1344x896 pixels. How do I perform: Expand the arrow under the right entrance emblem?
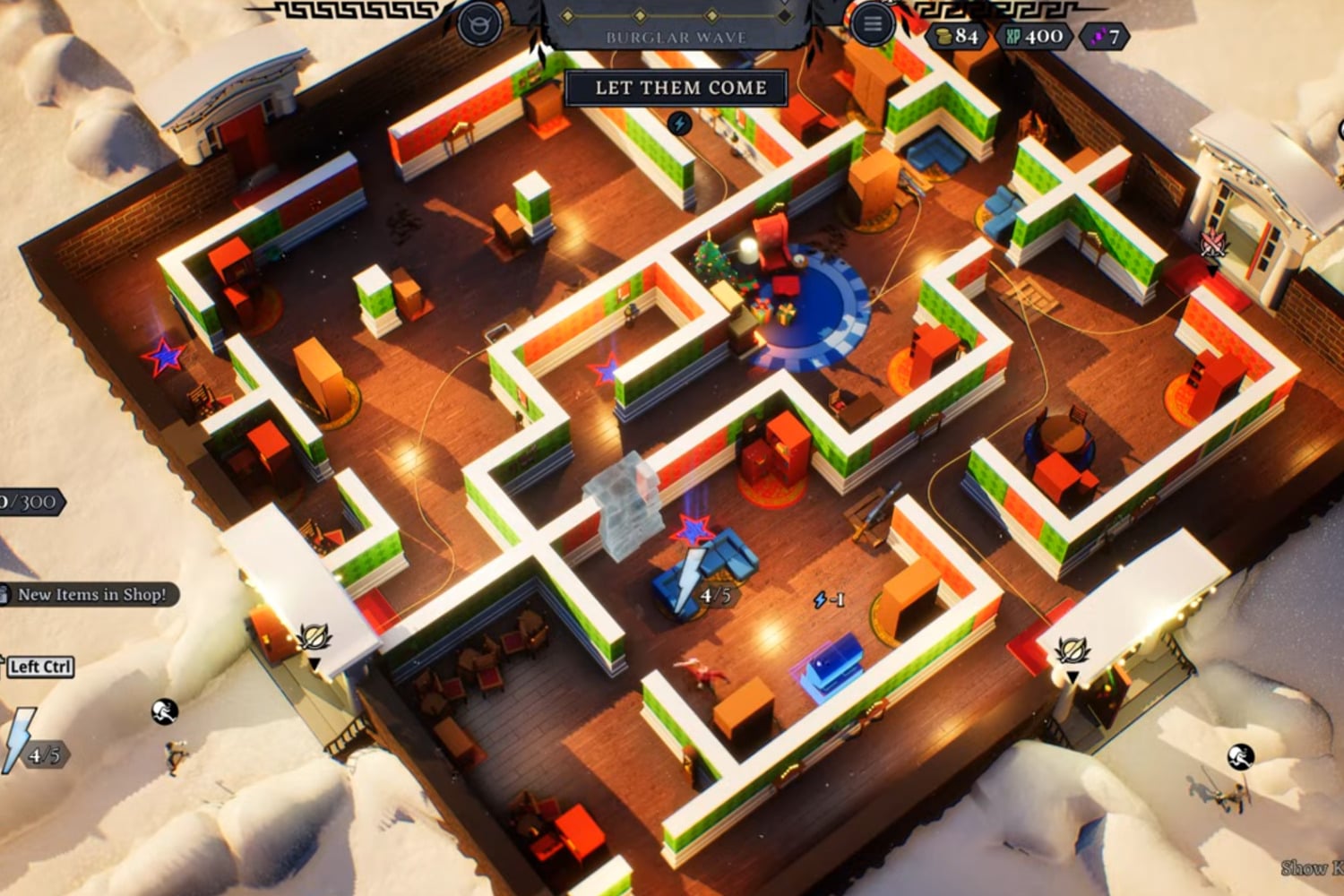tap(1212, 270)
